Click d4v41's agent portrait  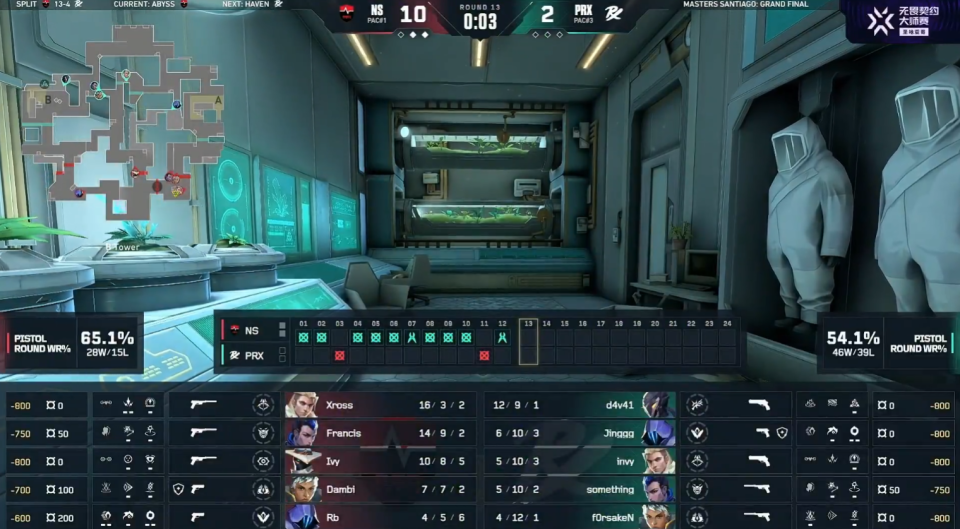pyautogui.click(x=658, y=405)
